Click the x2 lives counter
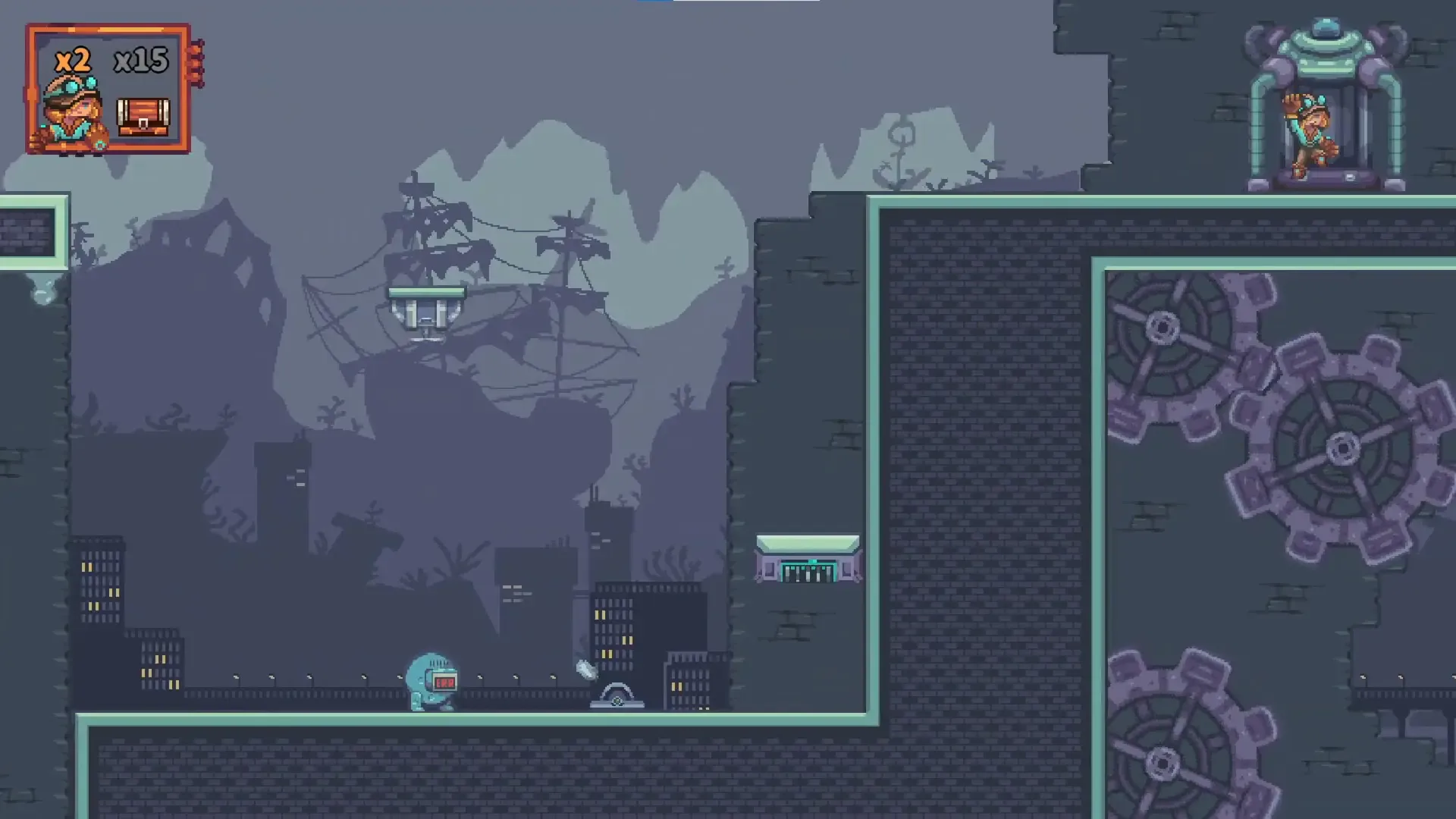The height and width of the screenshot is (819, 1456). [x=74, y=61]
